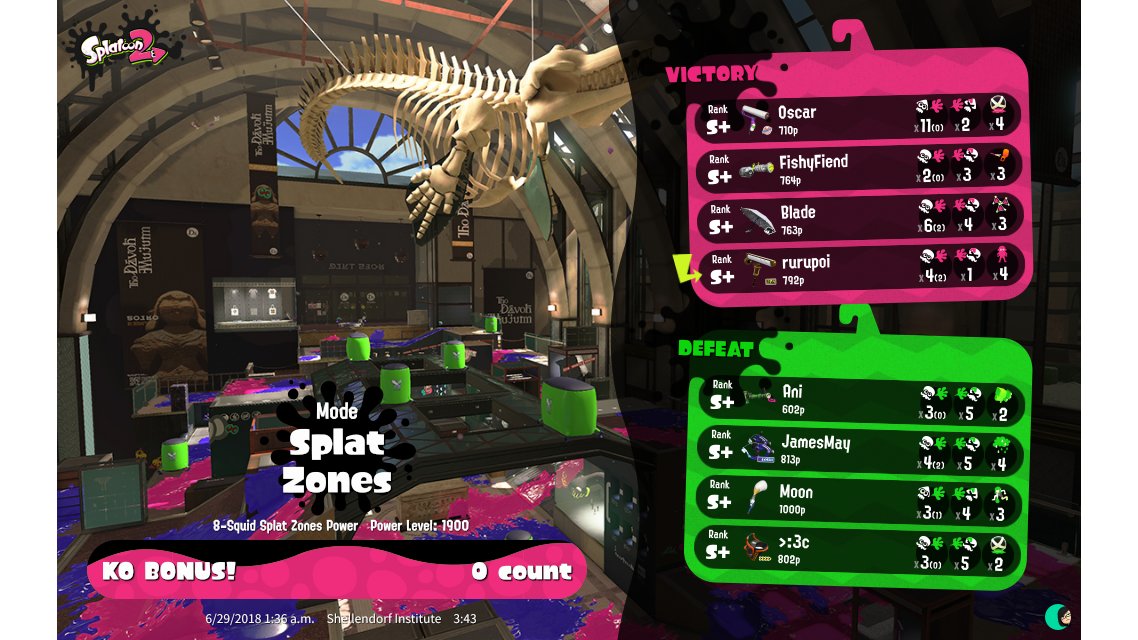The height and width of the screenshot is (640, 1138).
Task: Select FishyFiend's result row
Action: (860, 167)
